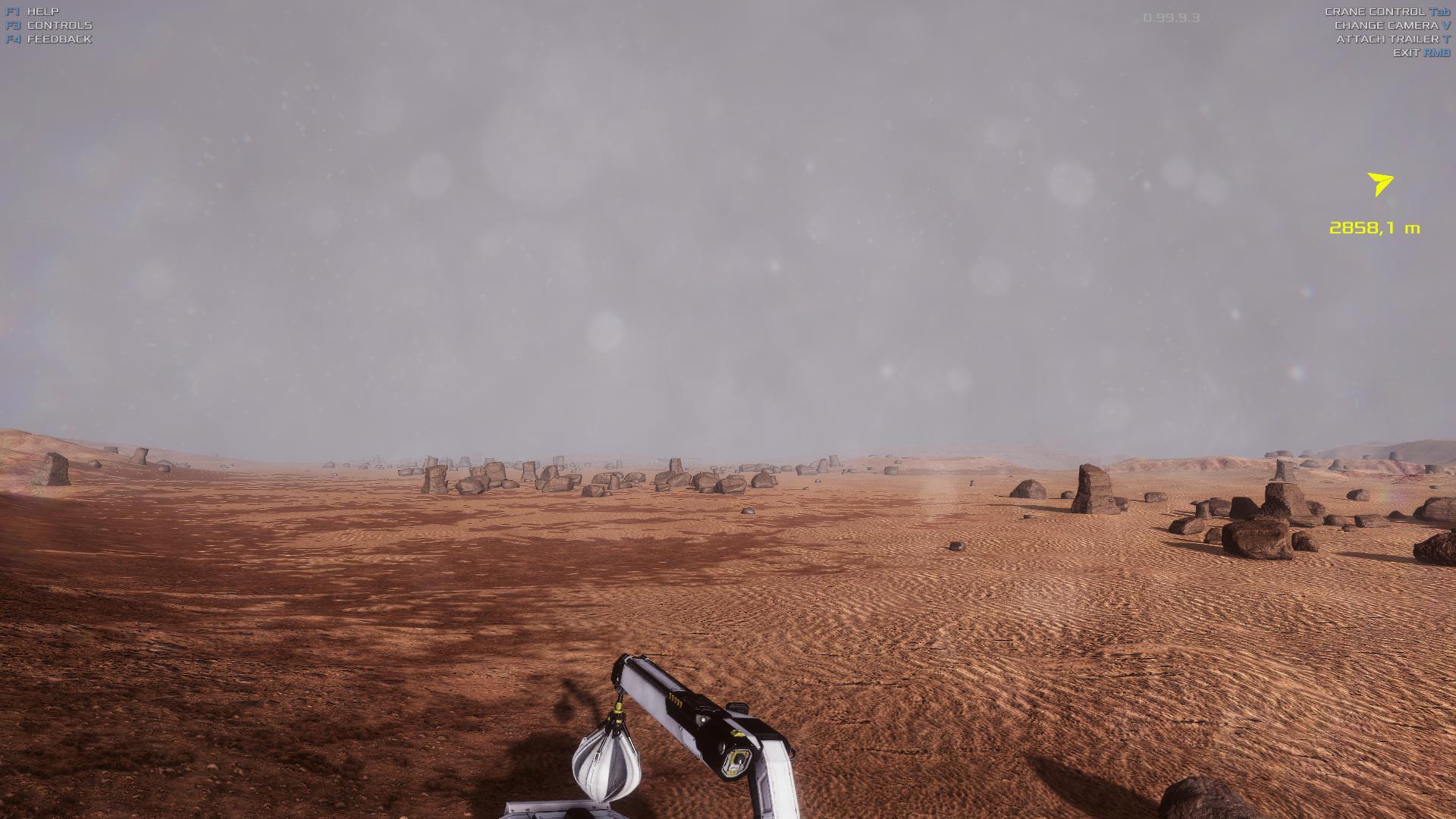Click the F3 key indicator icon
Image resolution: width=1456 pixels, height=819 pixels.
click(12, 24)
